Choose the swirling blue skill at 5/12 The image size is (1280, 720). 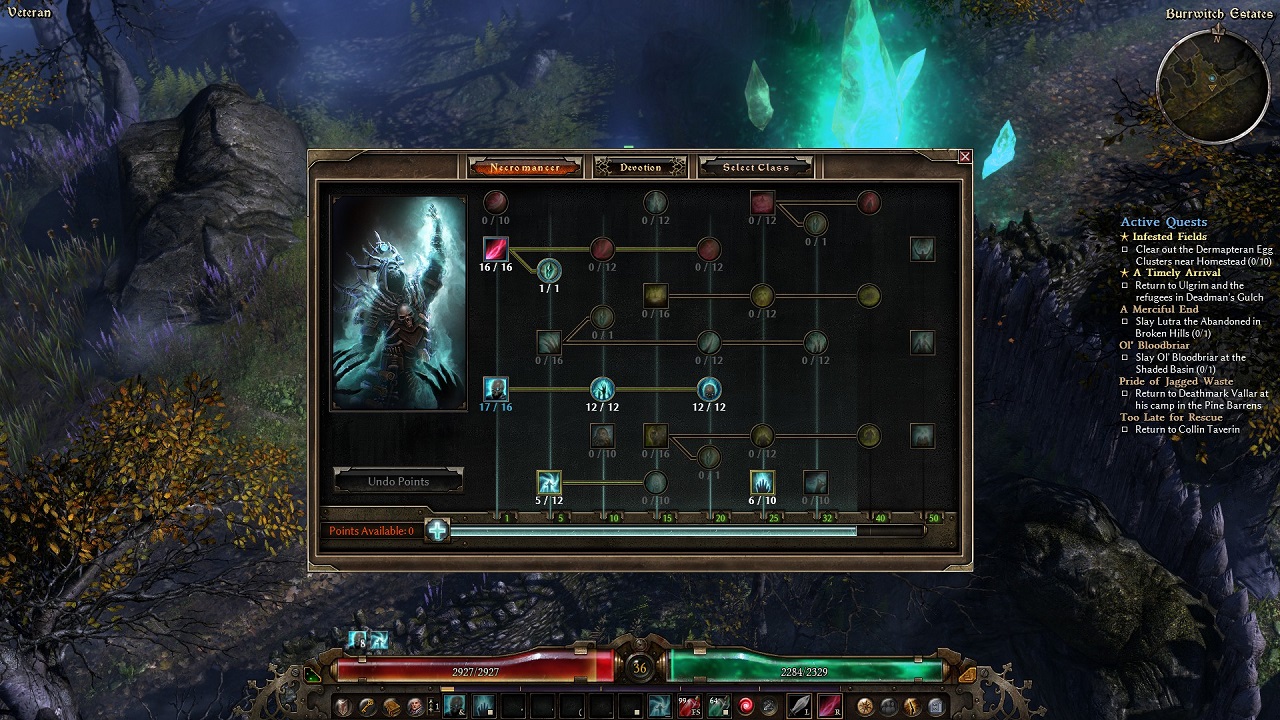(x=549, y=483)
